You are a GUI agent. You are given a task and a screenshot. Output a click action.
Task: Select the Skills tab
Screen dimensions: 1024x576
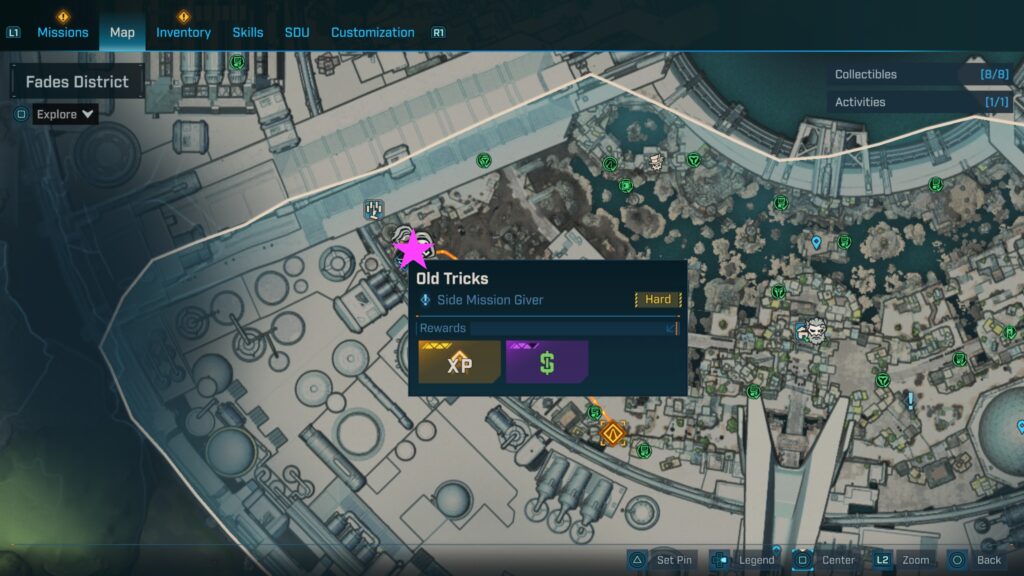tap(248, 32)
